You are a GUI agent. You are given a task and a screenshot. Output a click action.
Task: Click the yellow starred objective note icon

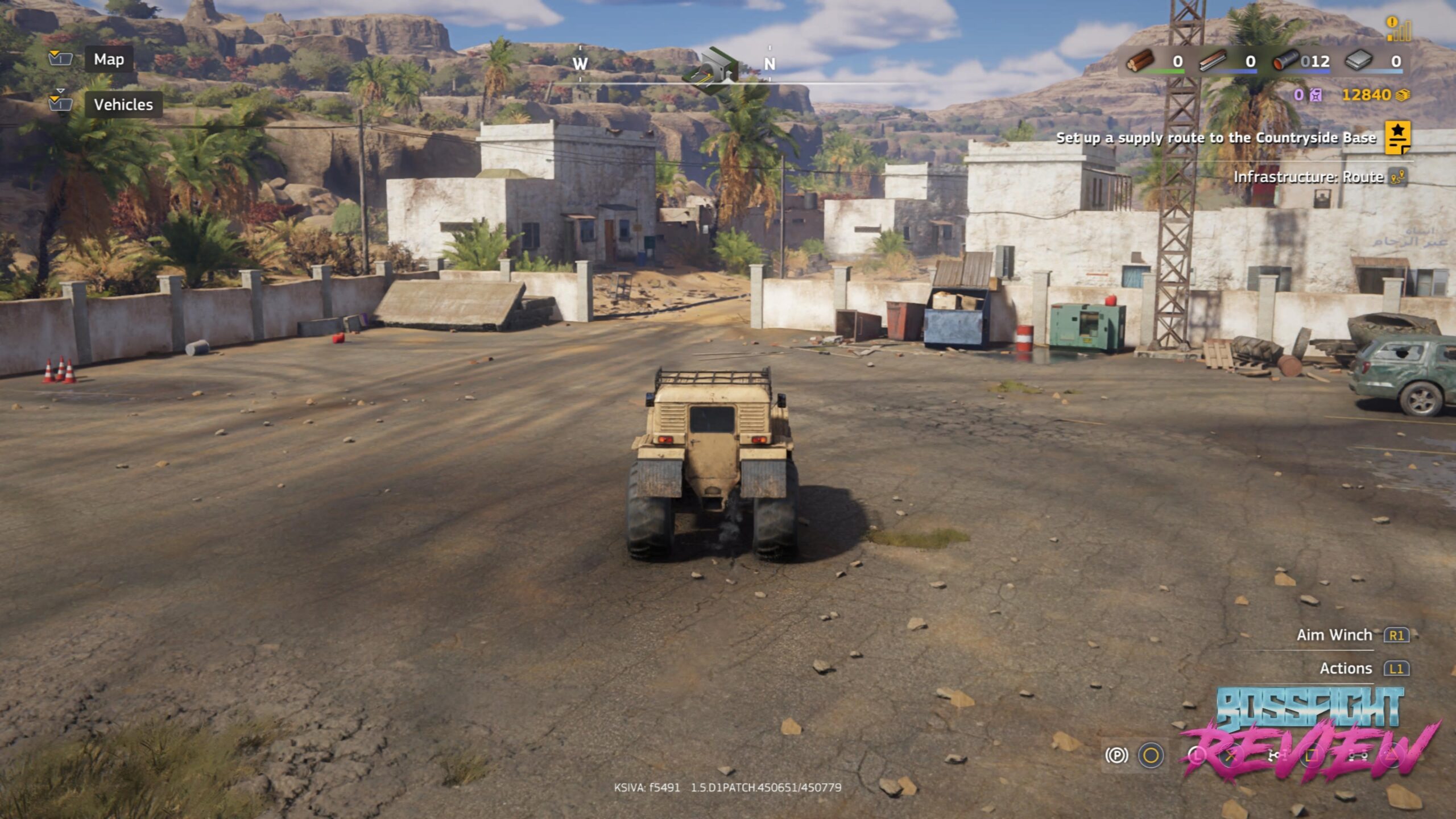pyautogui.click(x=1397, y=138)
